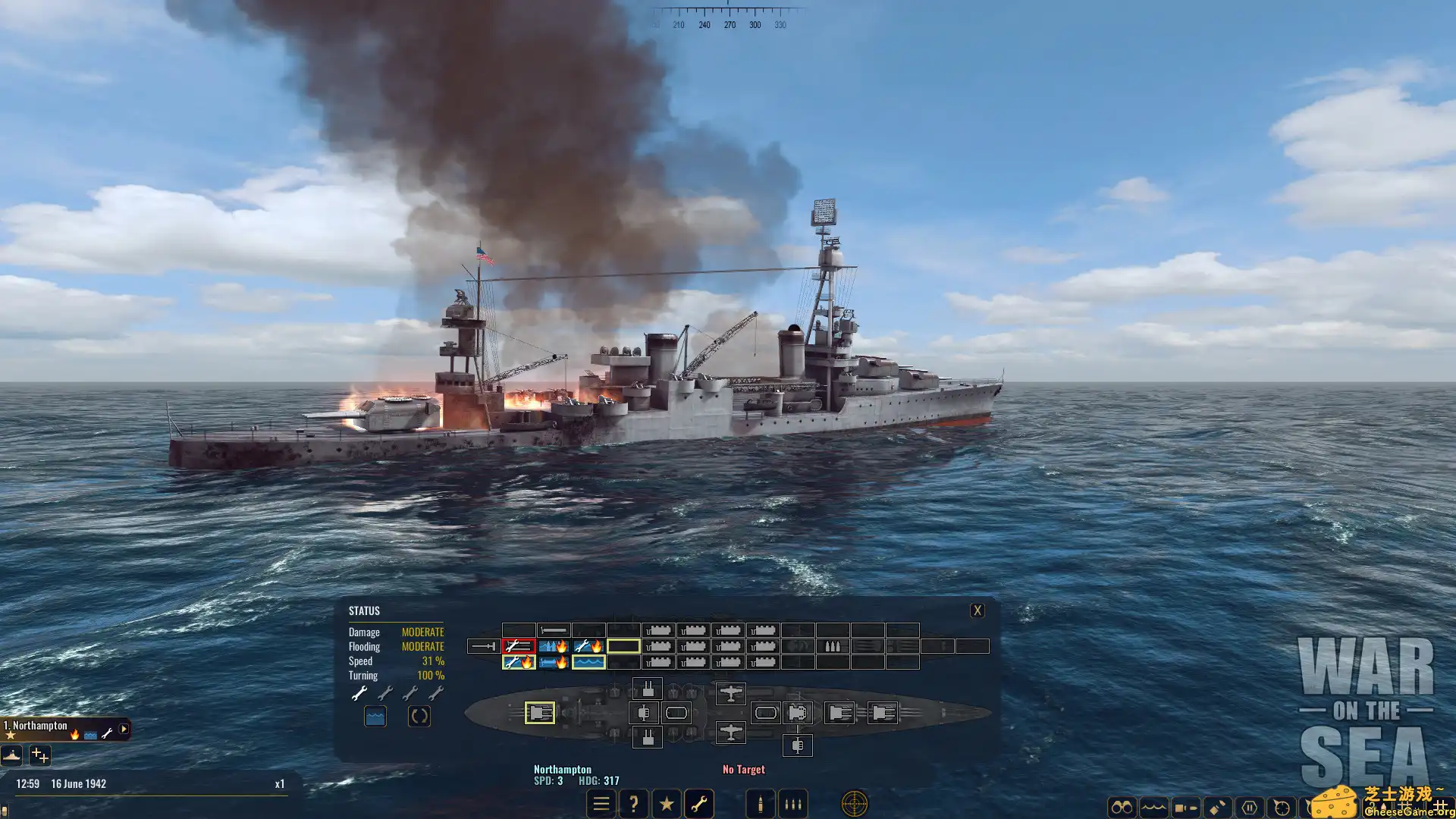
Task: Click the torpedo icon on the right toolbar
Action: point(1185,805)
